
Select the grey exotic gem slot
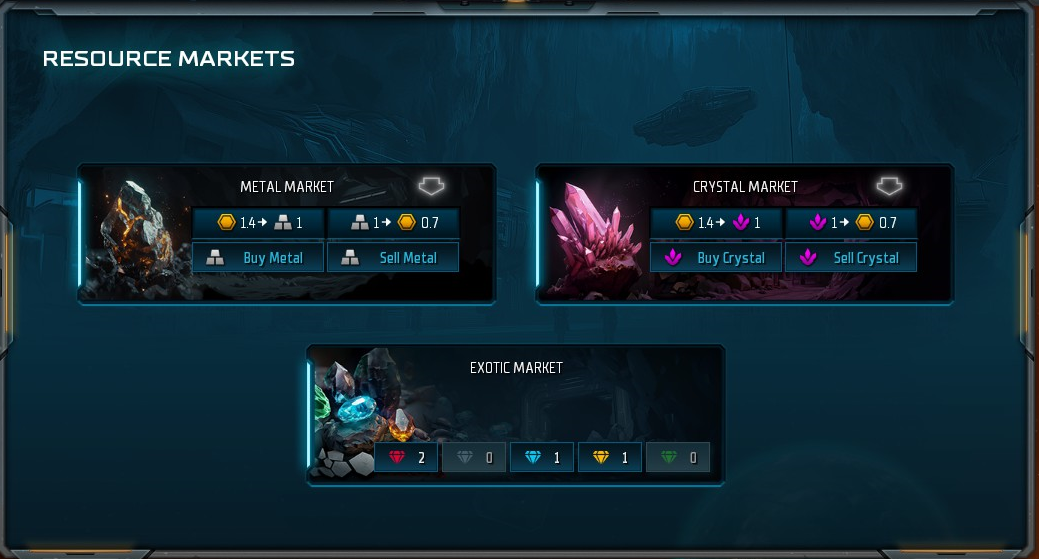pyautogui.click(x=474, y=458)
